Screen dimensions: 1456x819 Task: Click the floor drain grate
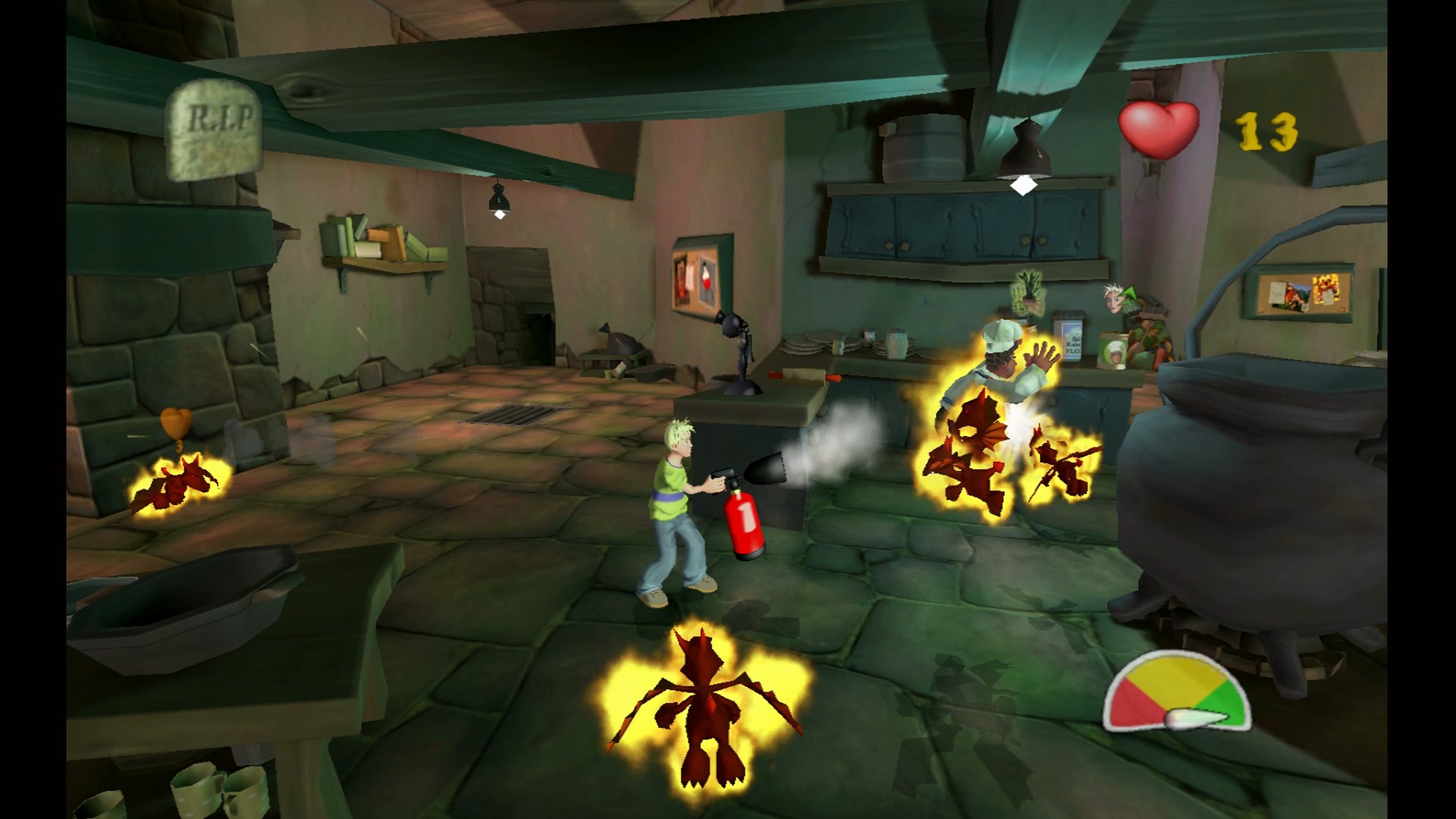point(510,415)
